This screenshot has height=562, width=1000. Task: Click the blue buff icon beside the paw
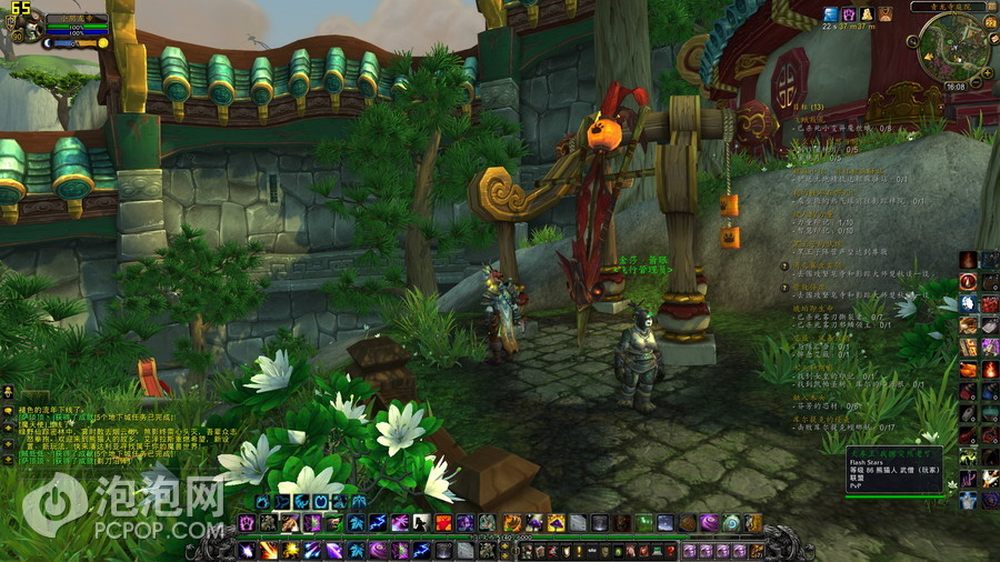830,14
